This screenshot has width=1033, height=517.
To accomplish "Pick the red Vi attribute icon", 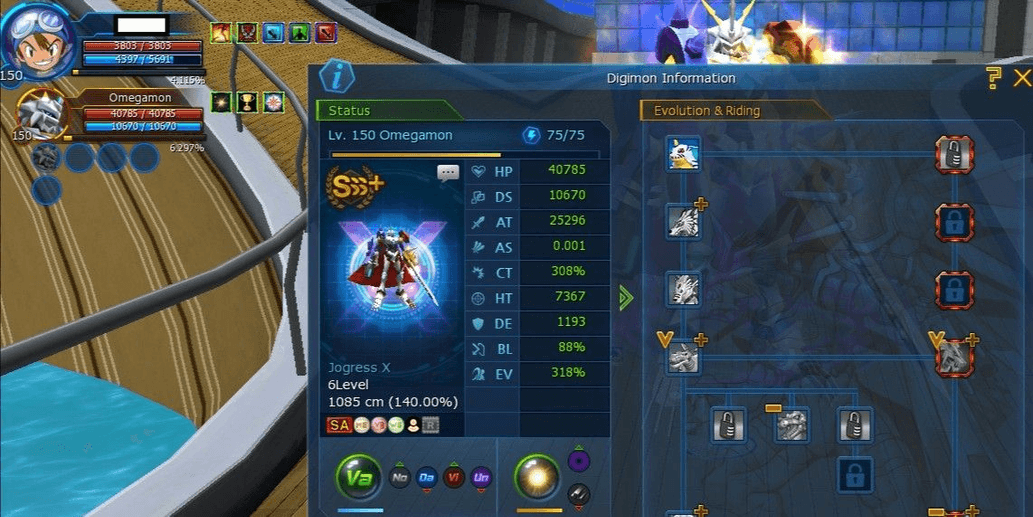I will click(x=454, y=478).
